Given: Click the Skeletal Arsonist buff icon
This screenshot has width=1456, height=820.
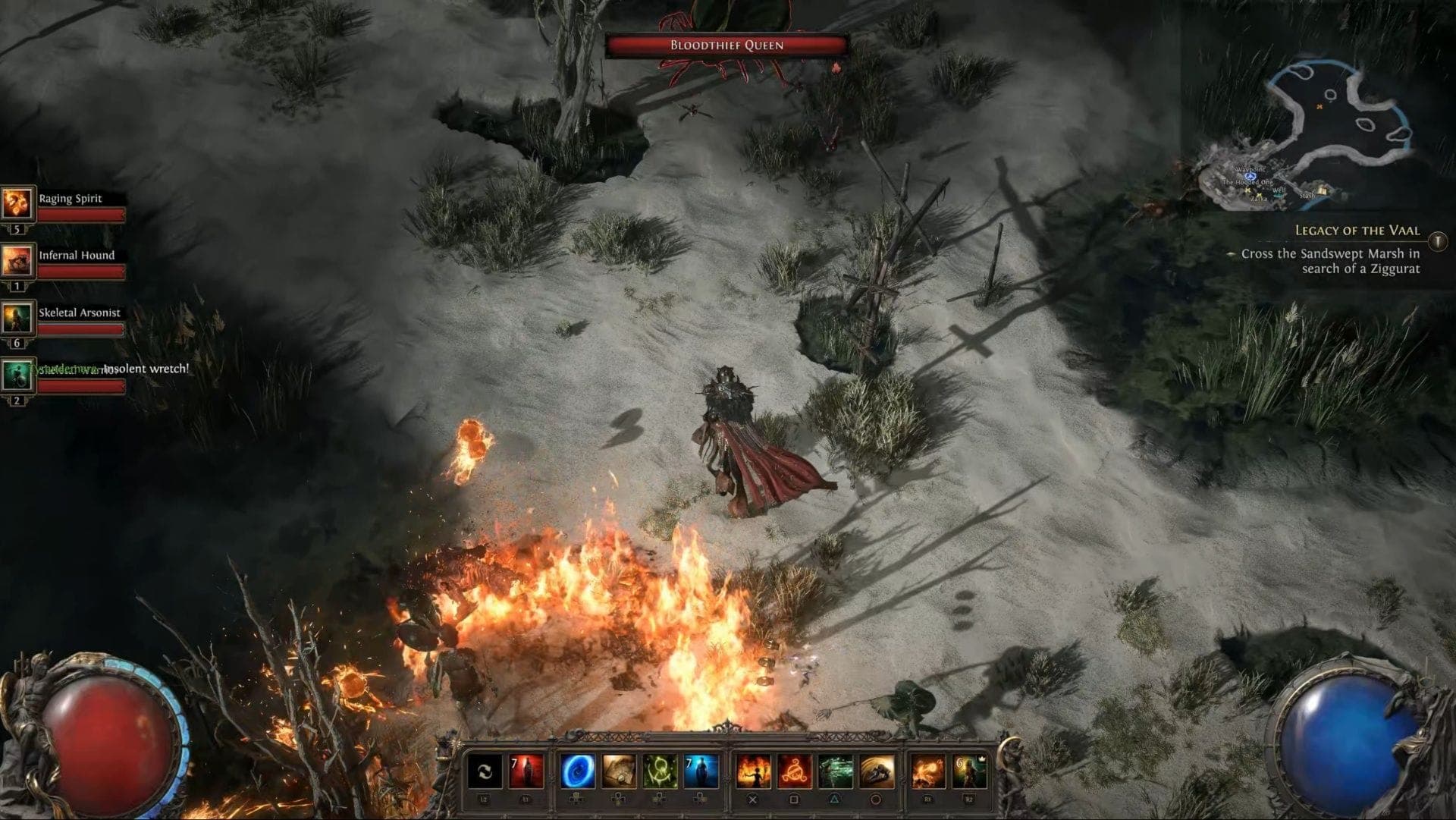Looking at the screenshot, I should pos(18,317).
